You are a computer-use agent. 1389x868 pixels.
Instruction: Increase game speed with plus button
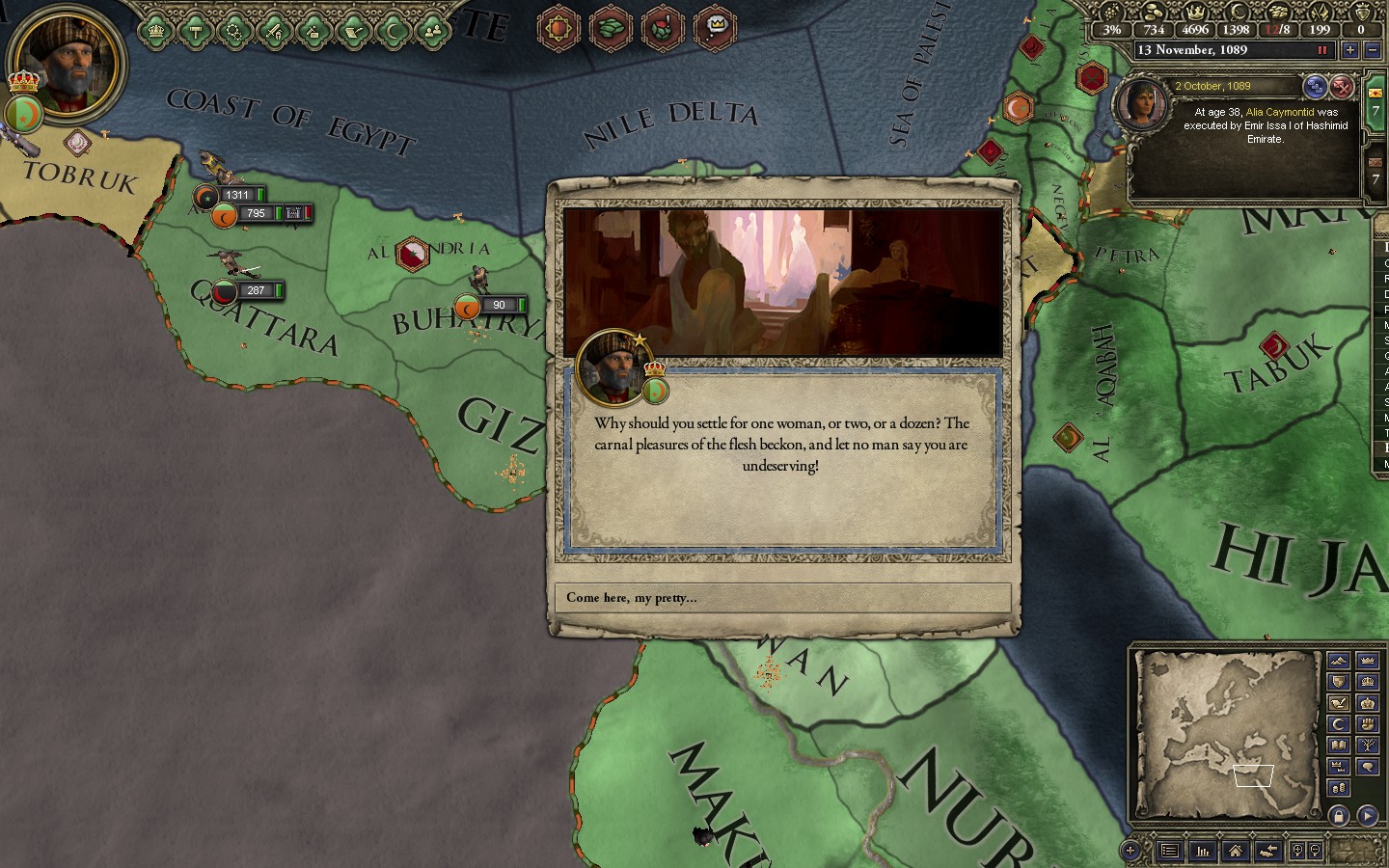click(1349, 50)
